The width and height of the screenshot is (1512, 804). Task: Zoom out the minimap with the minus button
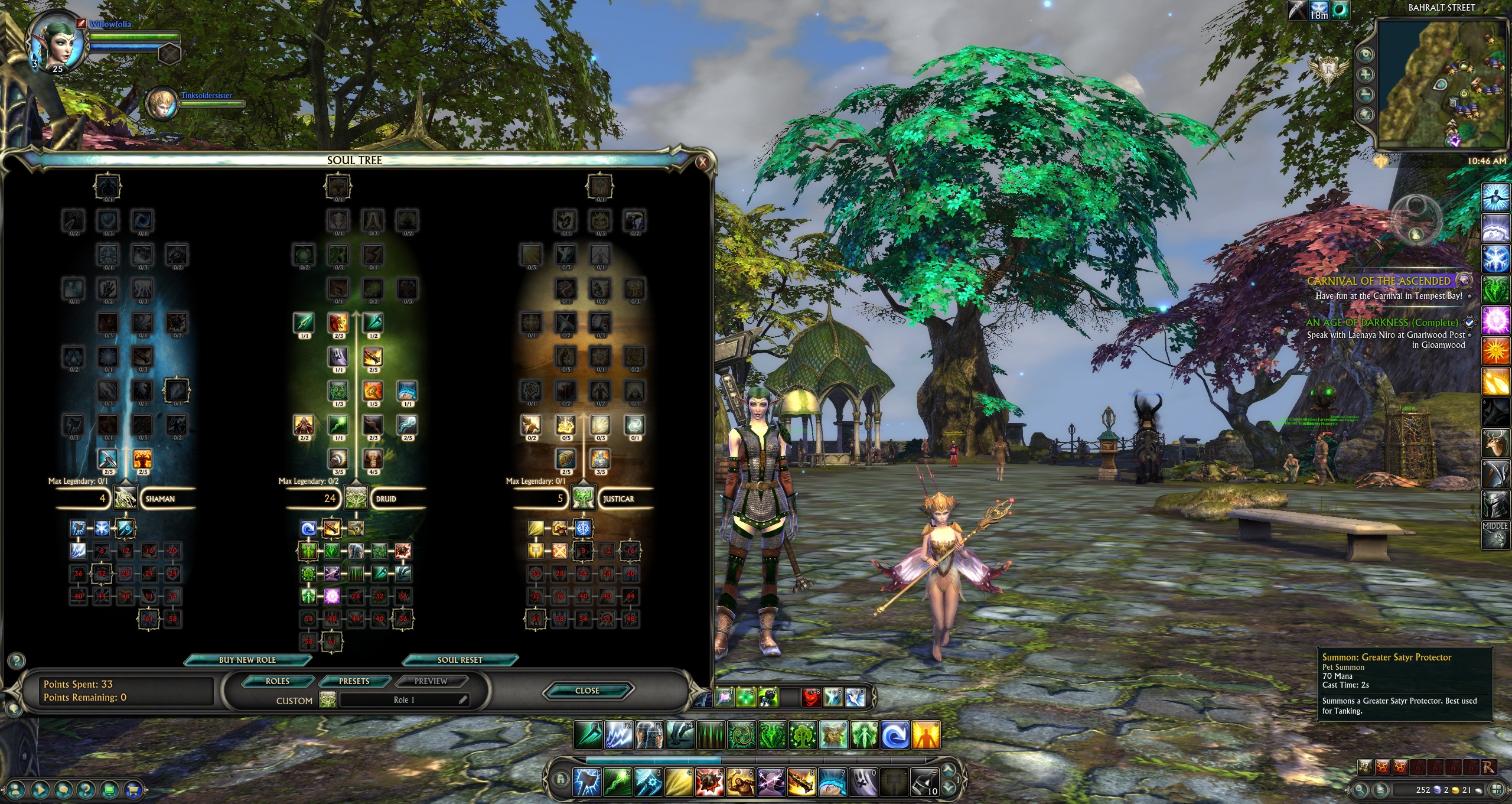coord(1366,95)
